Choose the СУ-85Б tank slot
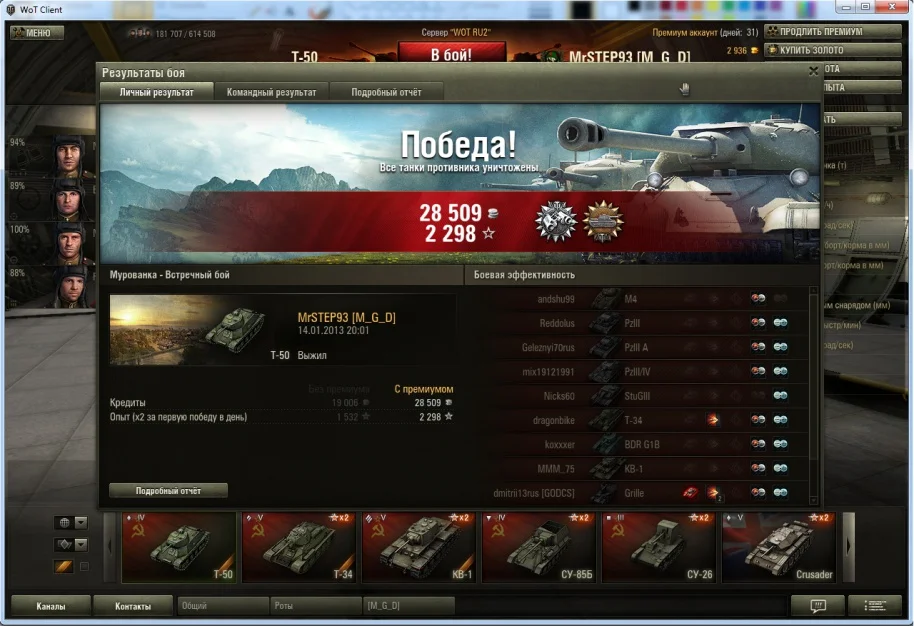This screenshot has width=914, height=626. (540, 547)
